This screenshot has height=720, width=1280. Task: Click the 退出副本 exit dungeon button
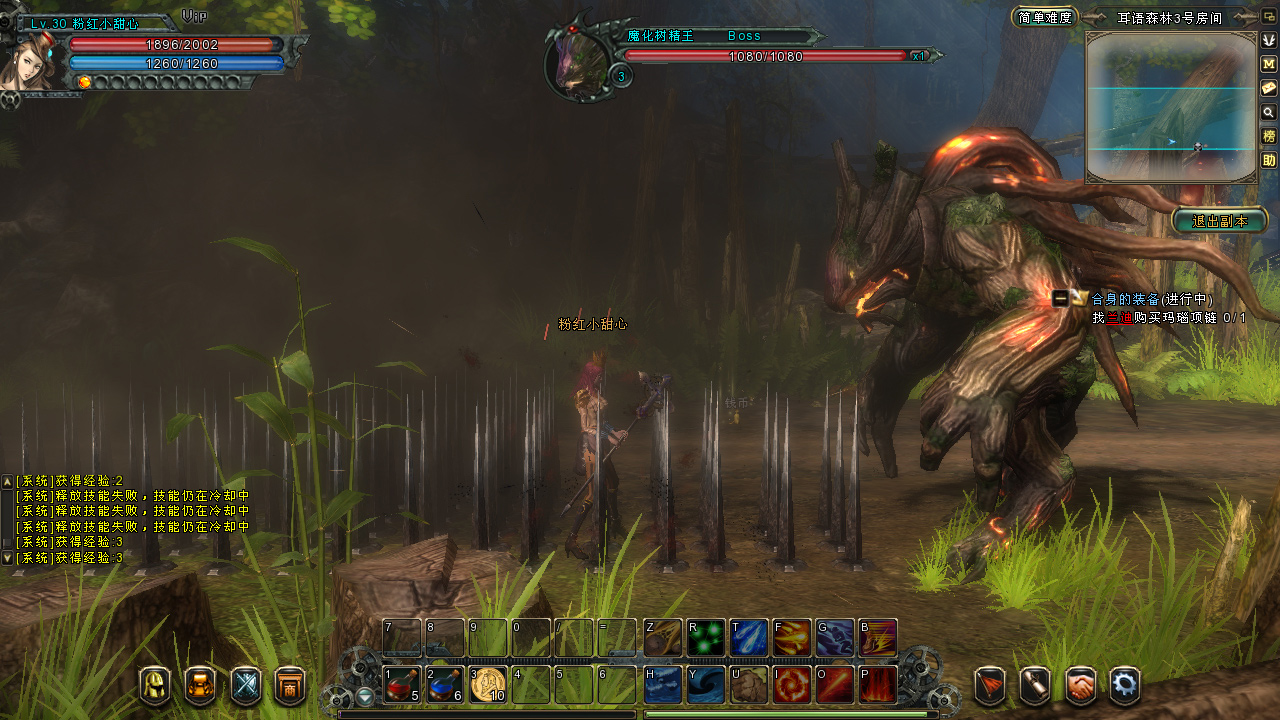[x=1220, y=221]
